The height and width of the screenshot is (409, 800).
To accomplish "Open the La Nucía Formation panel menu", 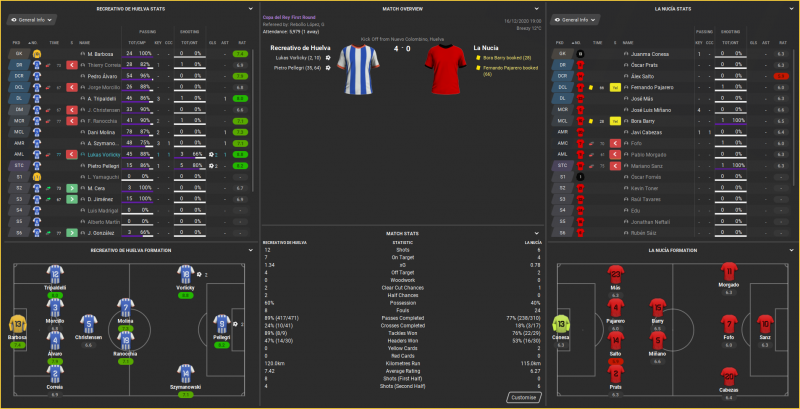I will pos(791,249).
